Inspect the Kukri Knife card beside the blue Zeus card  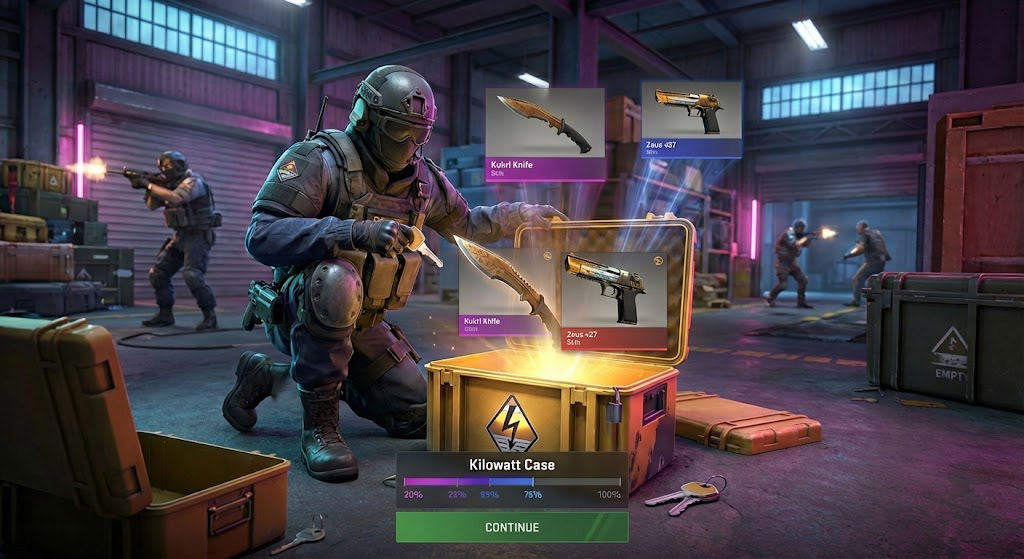pyautogui.click(x=545, y=133)
